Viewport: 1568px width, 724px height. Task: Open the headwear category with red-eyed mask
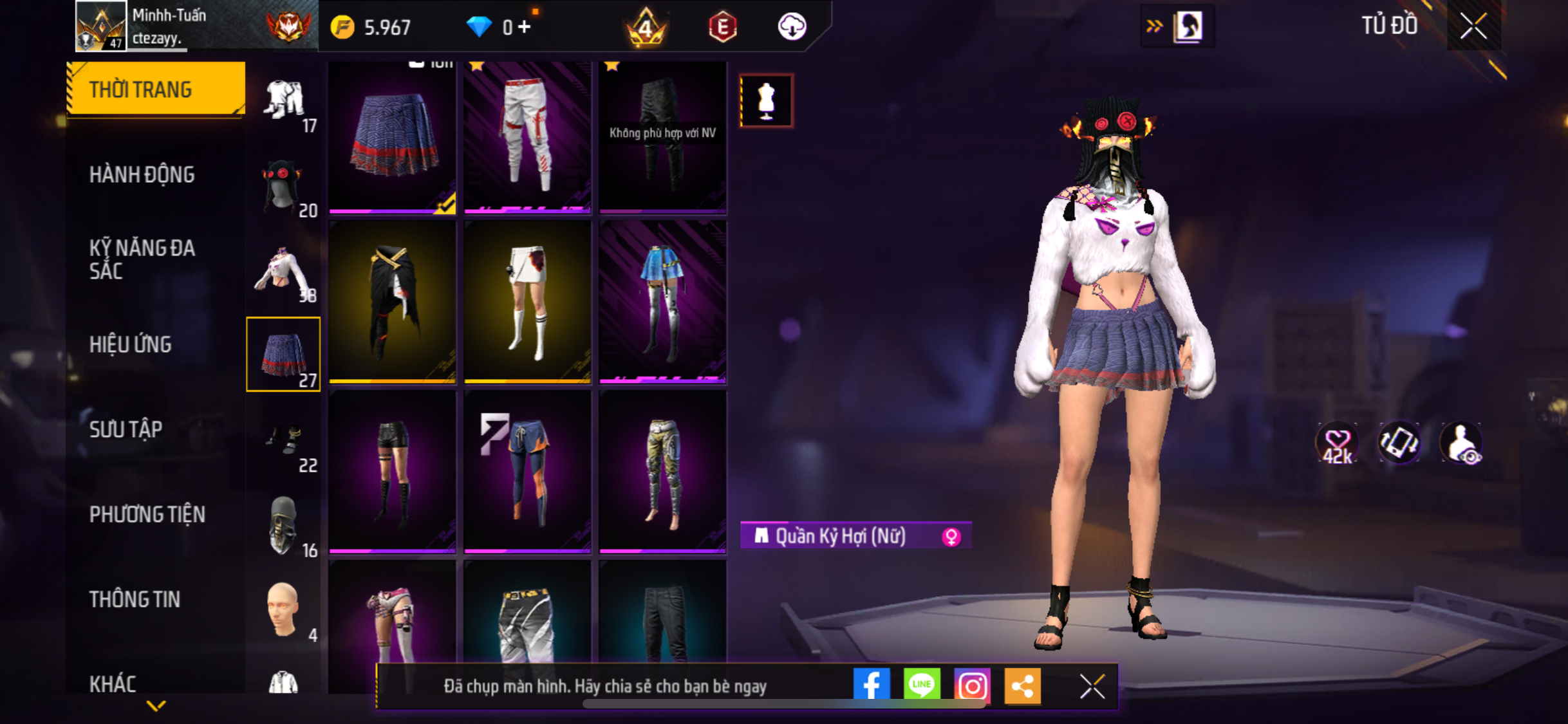(x=283, y=188)
